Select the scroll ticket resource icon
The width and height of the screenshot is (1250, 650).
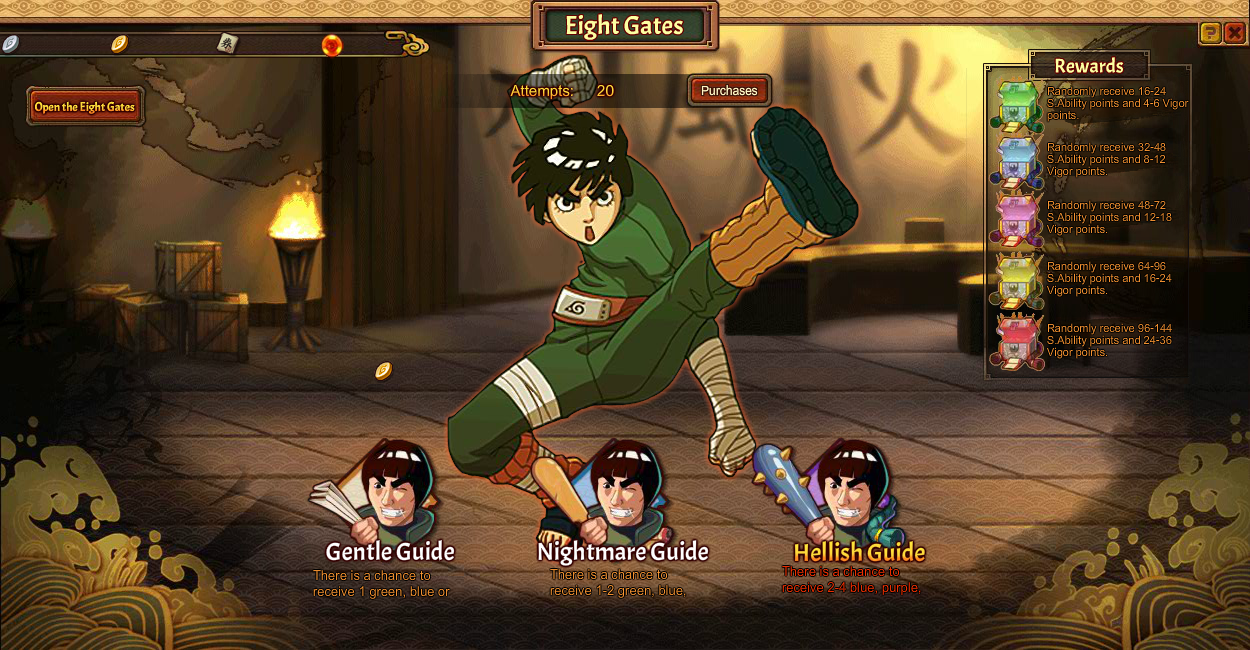(227, 43)
